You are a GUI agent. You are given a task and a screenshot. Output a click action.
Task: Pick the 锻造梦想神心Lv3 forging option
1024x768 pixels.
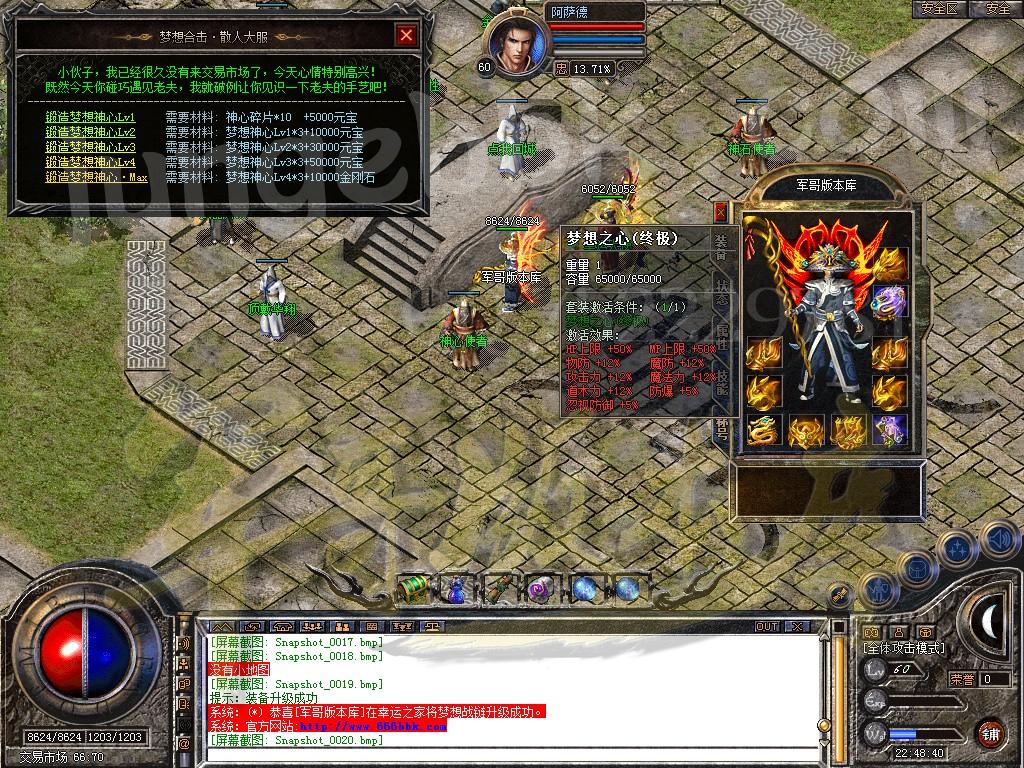pyautogui.click(x=90, y=147)
